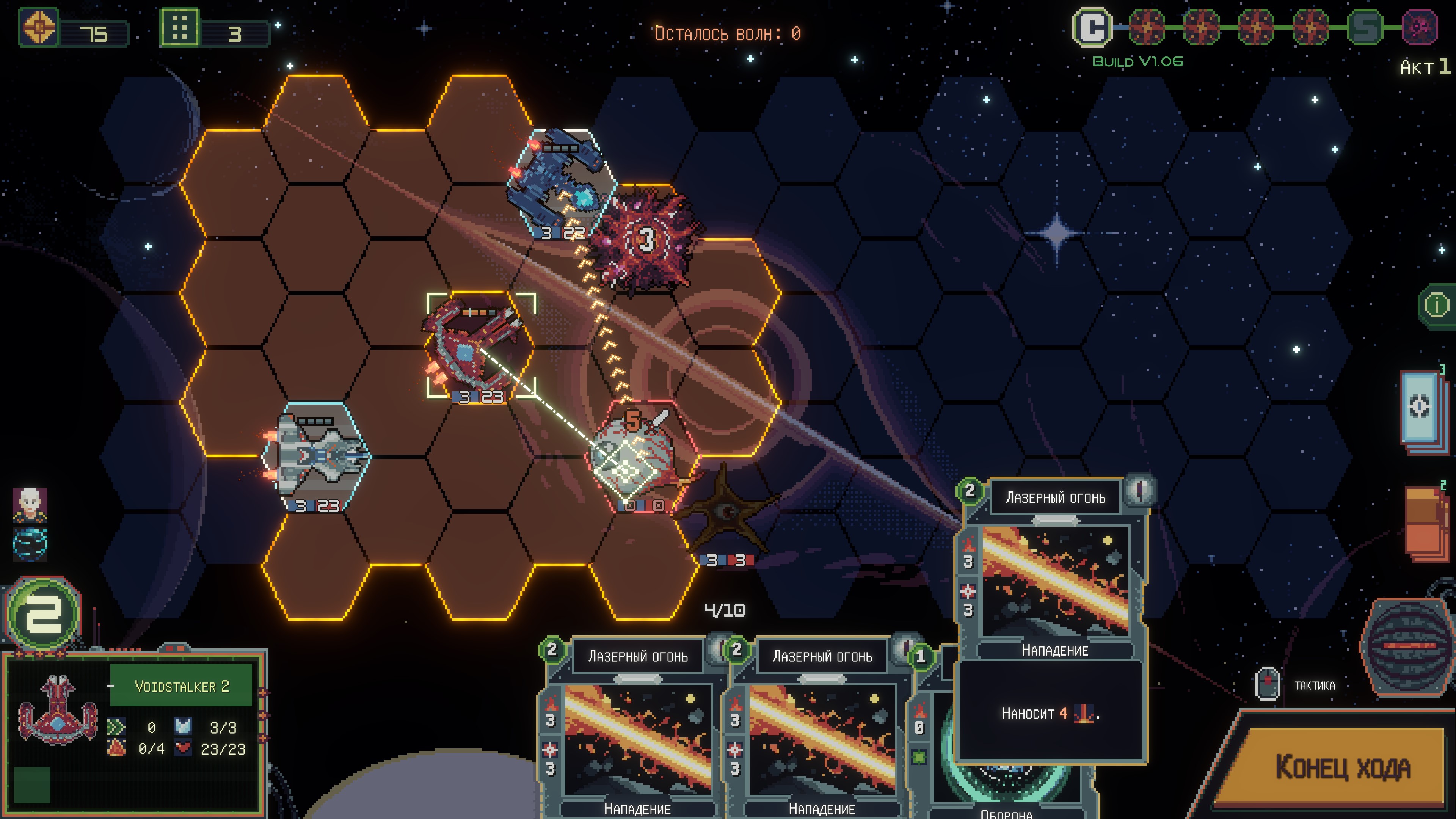Open the green info button

1436,306
